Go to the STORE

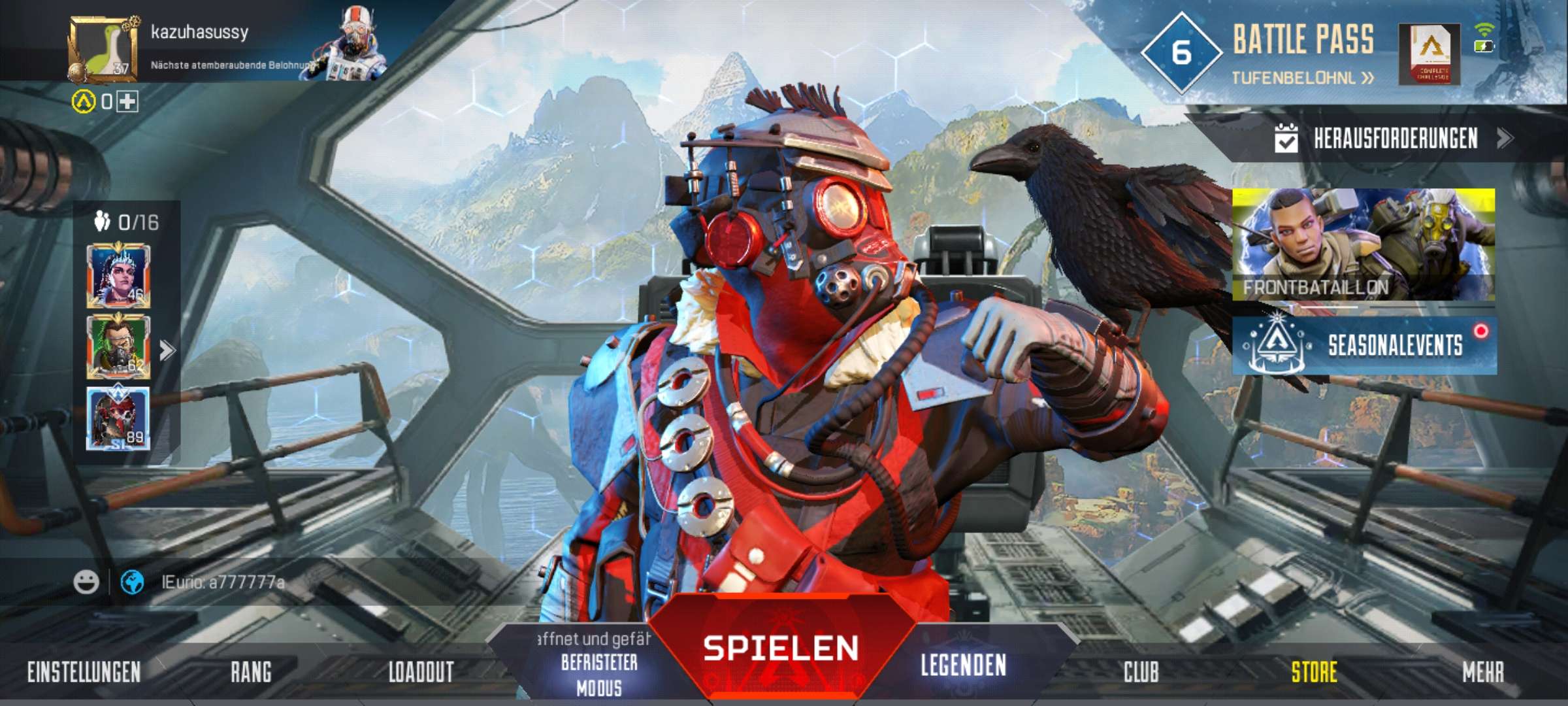coord(1314,672)
